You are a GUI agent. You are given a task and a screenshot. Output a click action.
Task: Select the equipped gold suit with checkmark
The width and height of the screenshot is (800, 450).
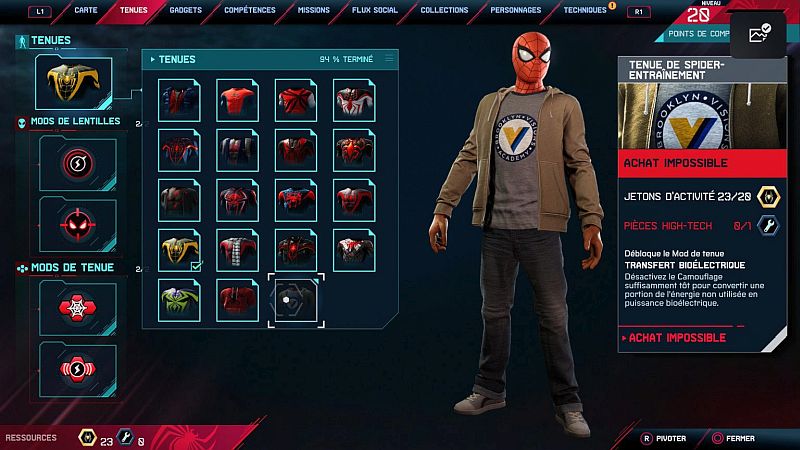click(180, 249)
